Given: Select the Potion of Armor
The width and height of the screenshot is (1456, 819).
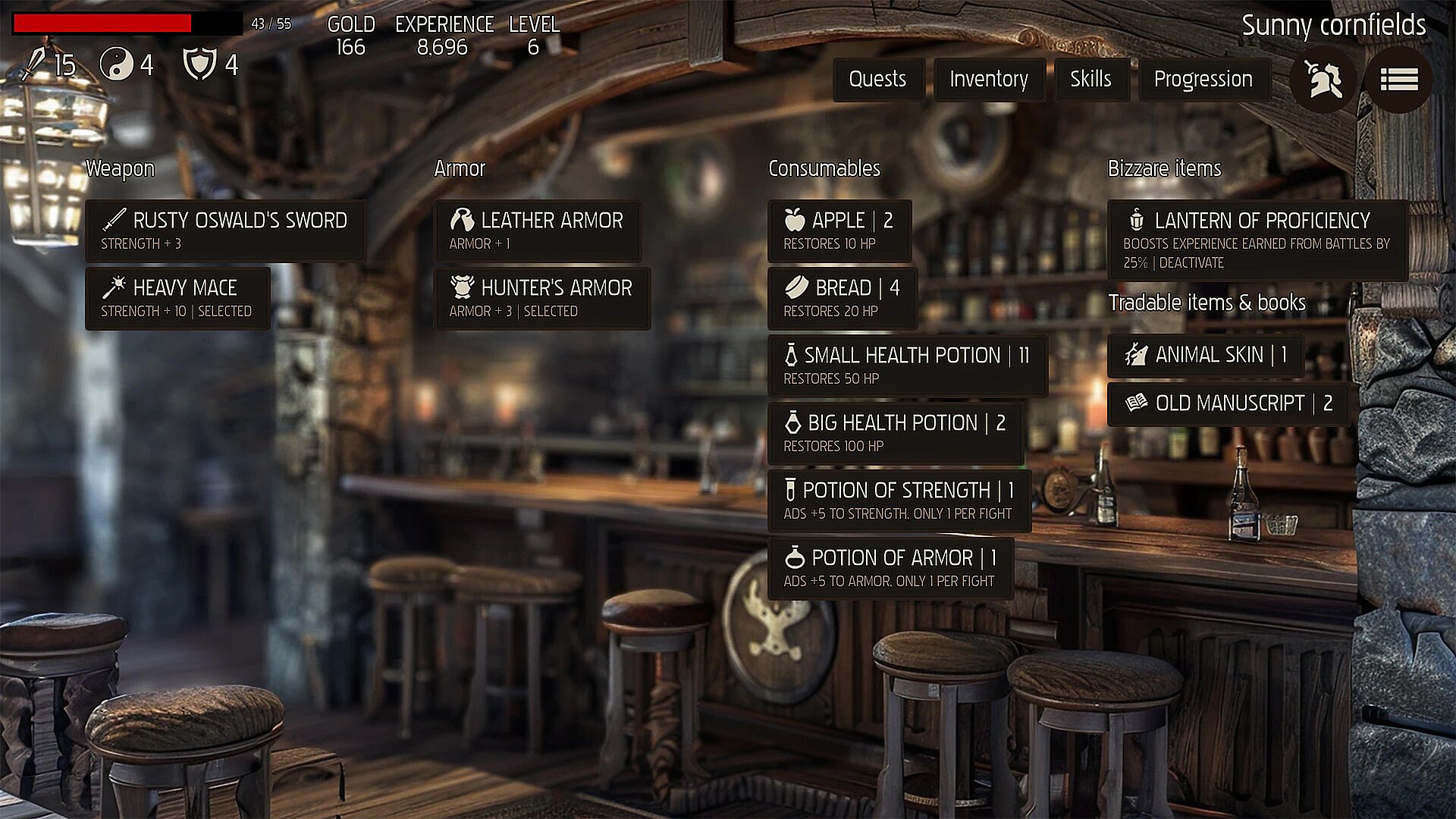Looking at the screenshot, I should point(890,568).
